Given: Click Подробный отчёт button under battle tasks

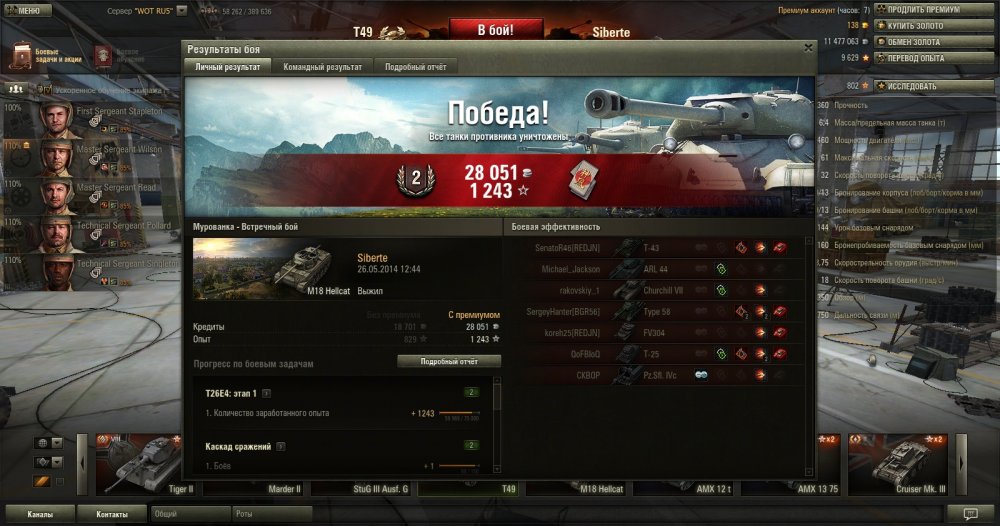Looking at the screenshot, I should coord(449,361).
